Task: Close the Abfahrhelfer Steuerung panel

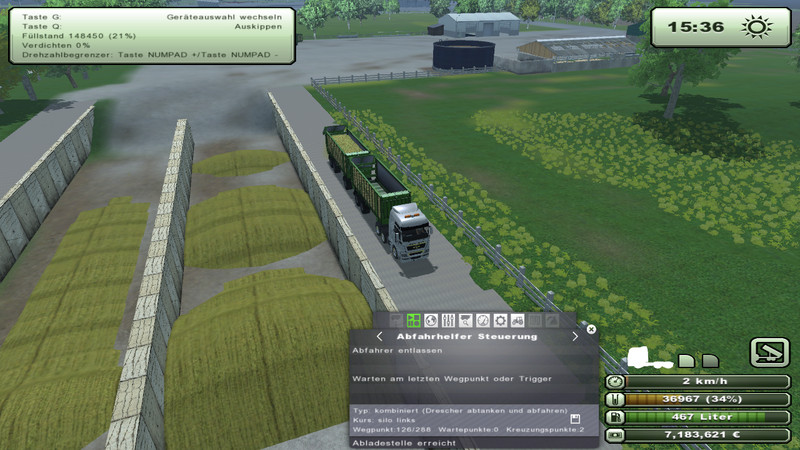Action: tap(591, 328)
